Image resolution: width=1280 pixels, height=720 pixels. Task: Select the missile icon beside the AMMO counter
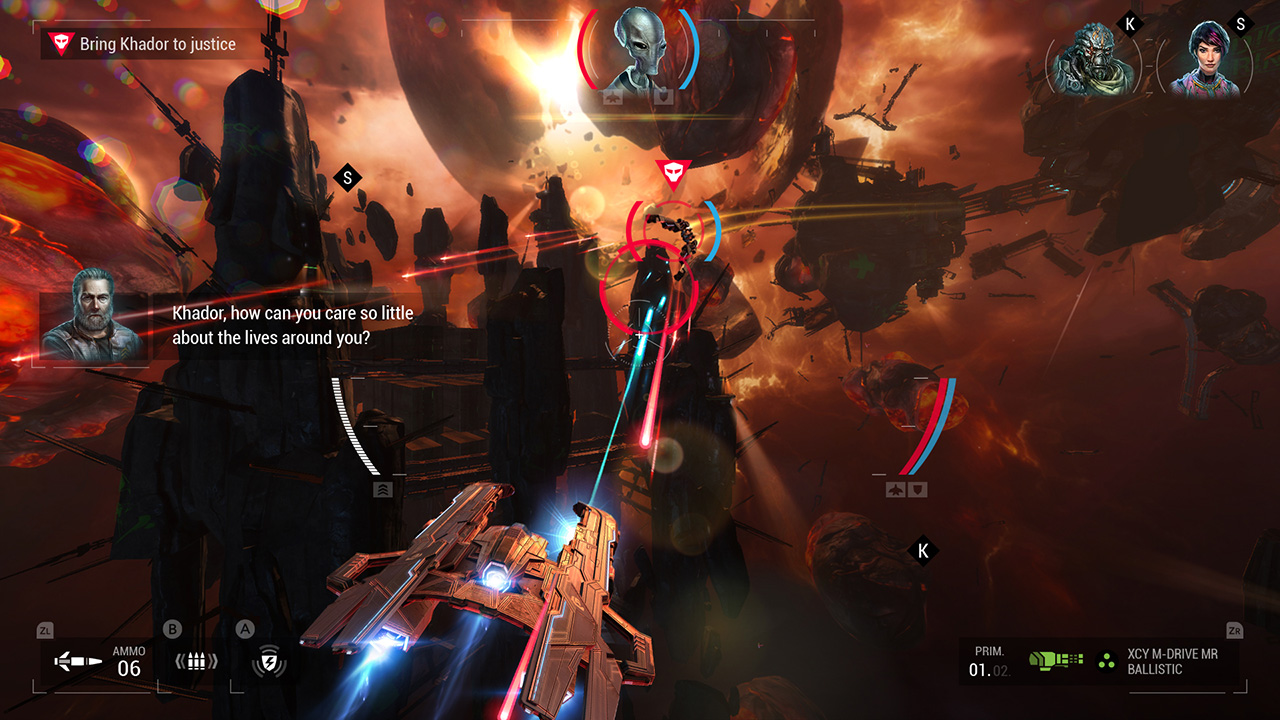click(80, 660)
